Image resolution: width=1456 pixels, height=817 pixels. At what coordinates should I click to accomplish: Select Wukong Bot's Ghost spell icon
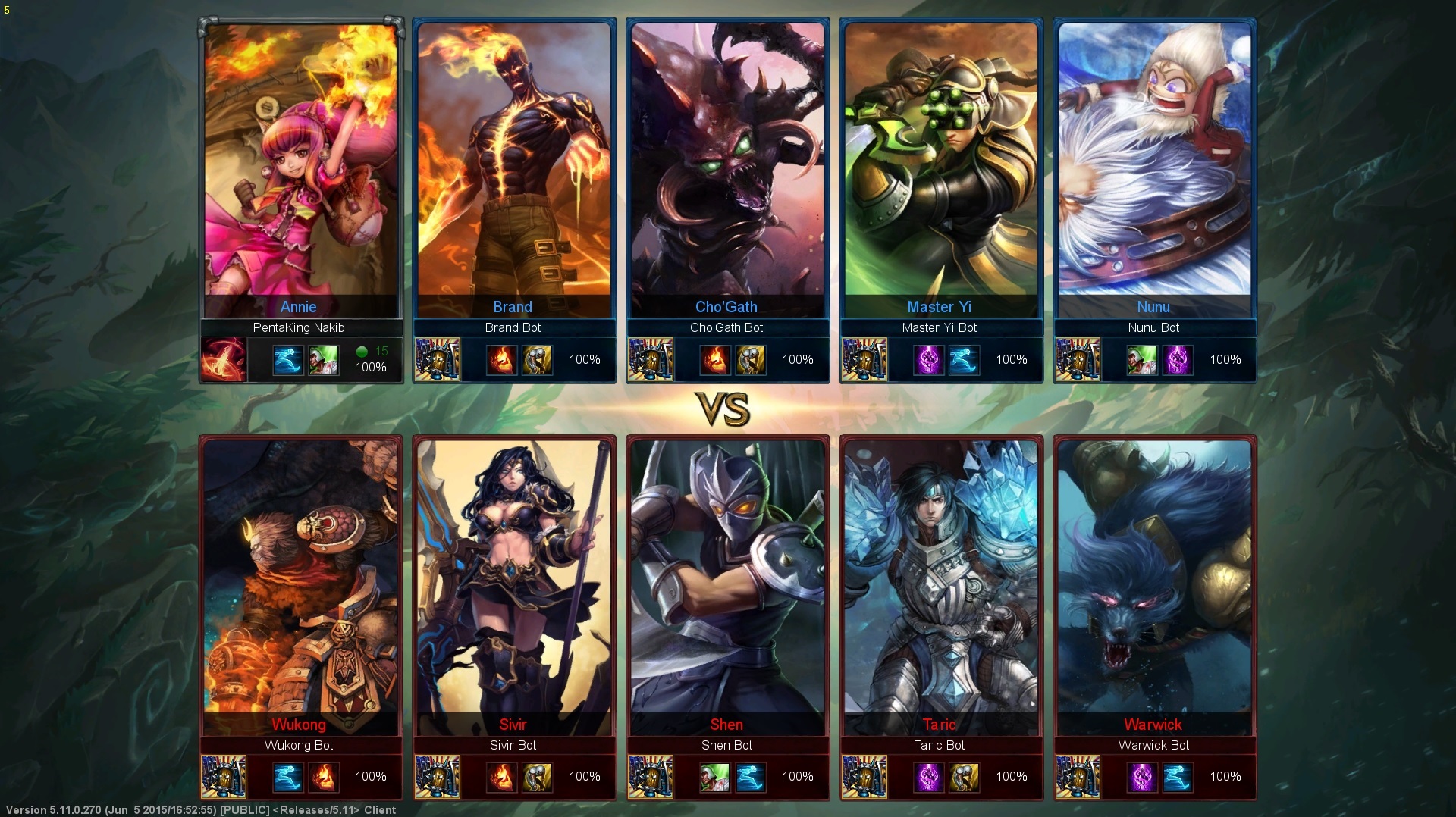point(287,777)
